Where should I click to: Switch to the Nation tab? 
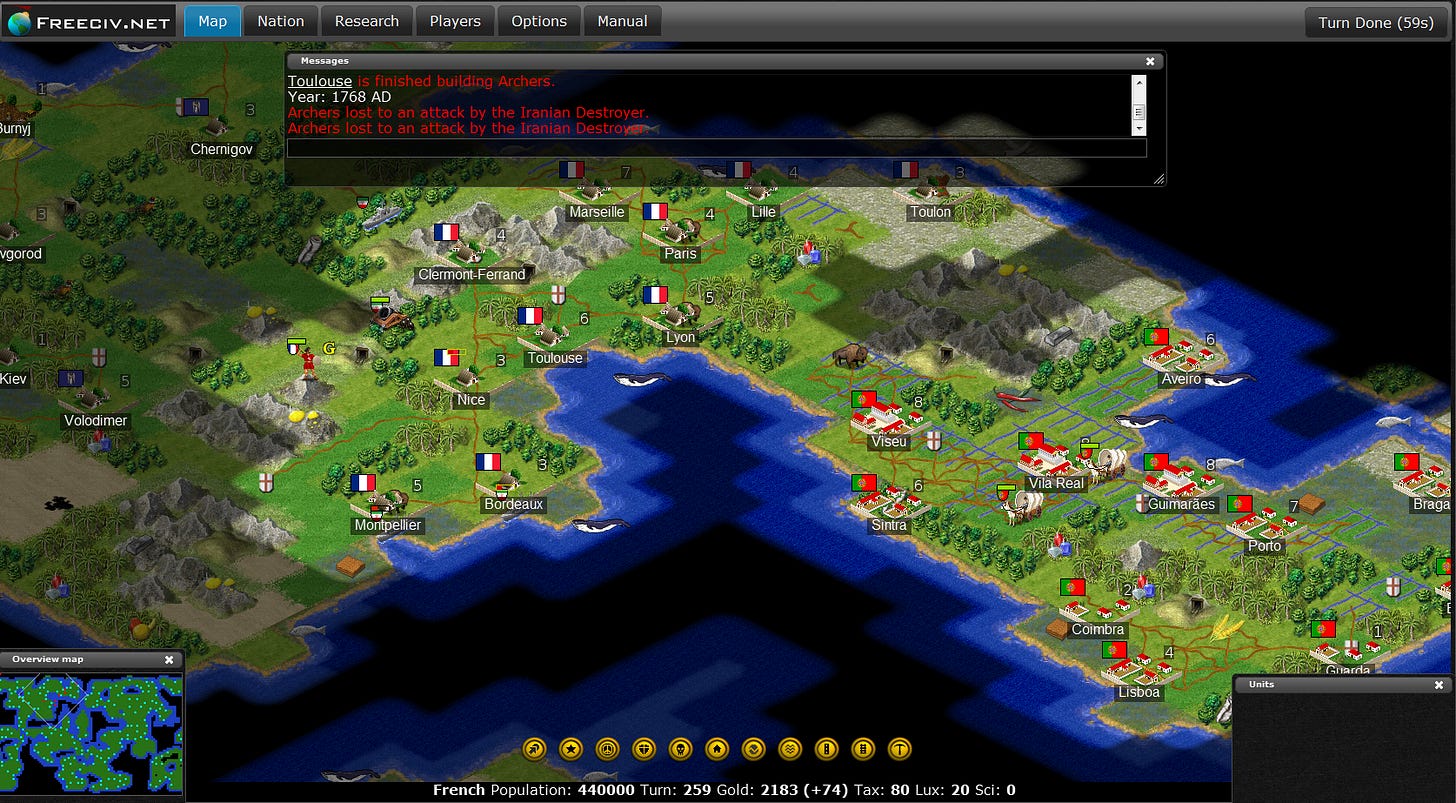click(x=280, y=20)
